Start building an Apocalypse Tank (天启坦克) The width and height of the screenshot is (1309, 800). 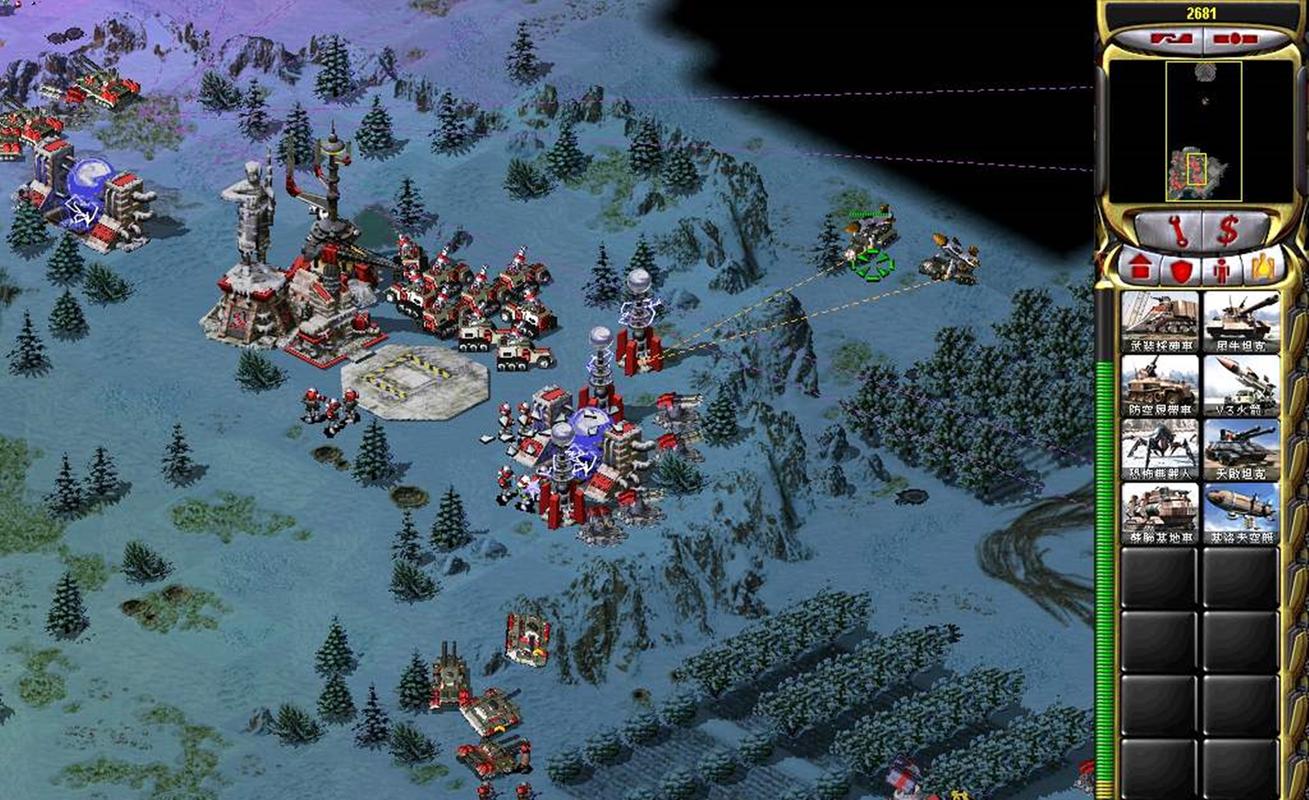click(1241, 450)
